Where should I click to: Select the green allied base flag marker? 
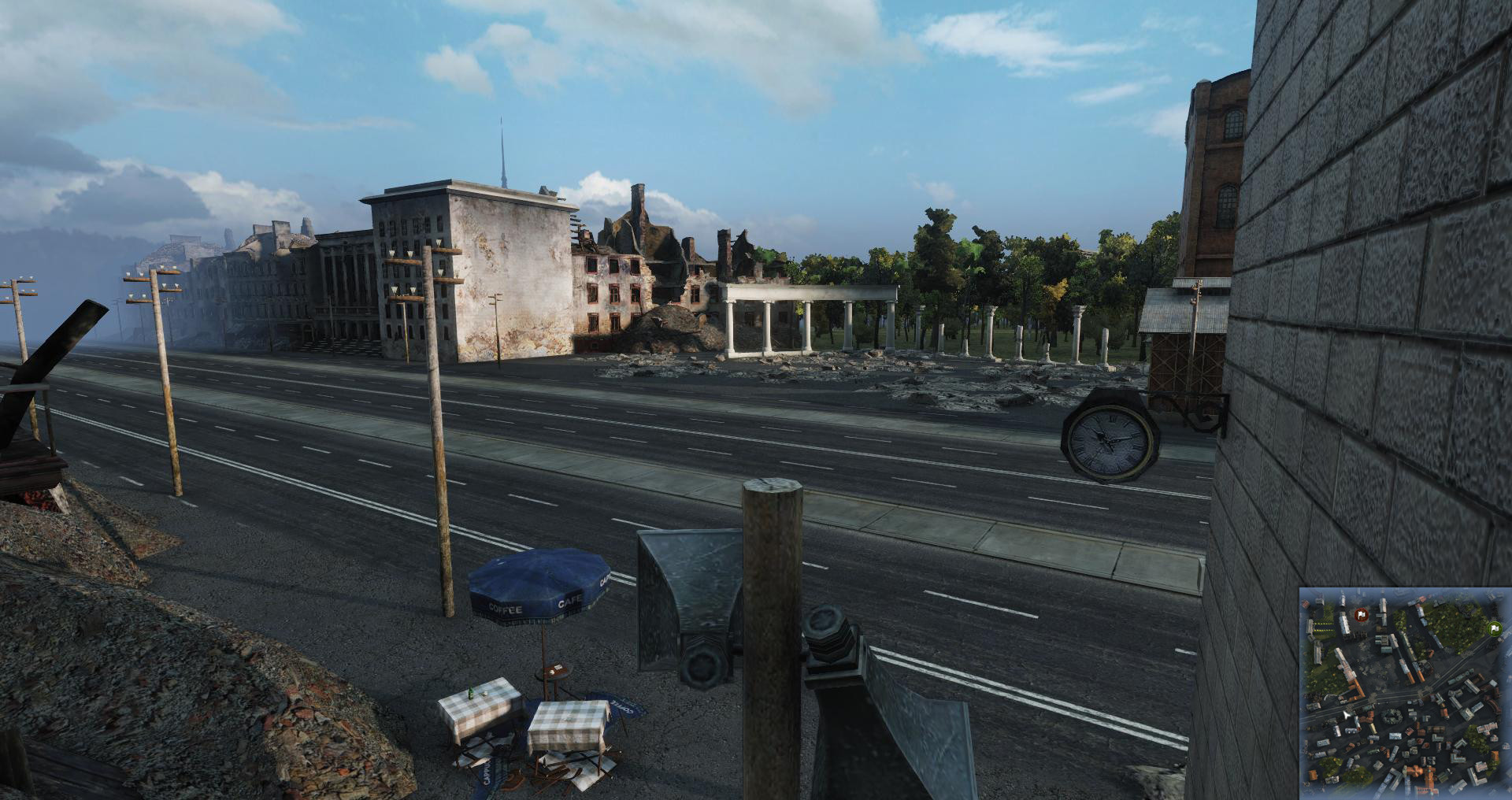[x=1493, y=628]
